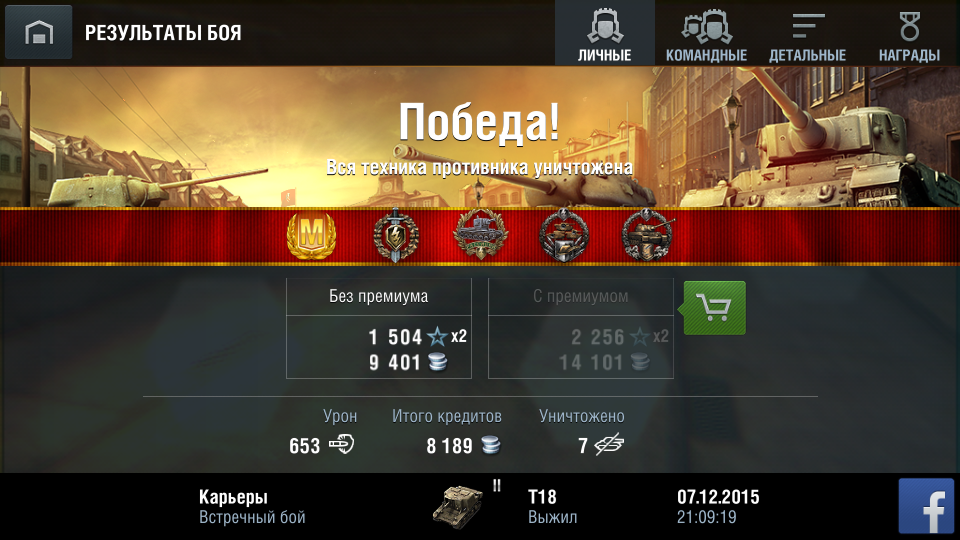The width and height of the screenshot is (960, 540).
Task: Tap the T18 tank thumbnail
Action: (457, 506)
